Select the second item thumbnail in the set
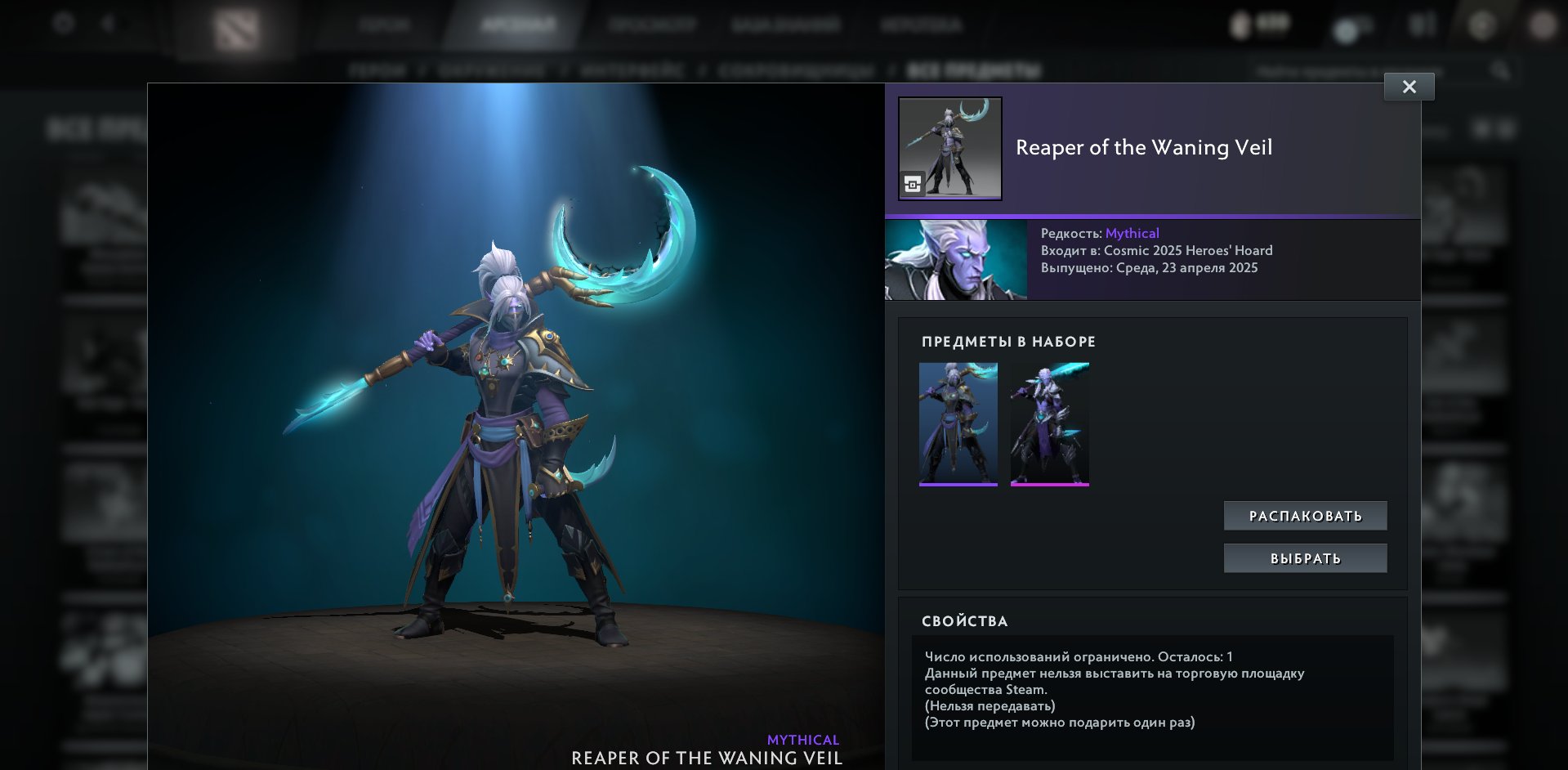Screen dimensions: 1568x770 point(1051,423)
